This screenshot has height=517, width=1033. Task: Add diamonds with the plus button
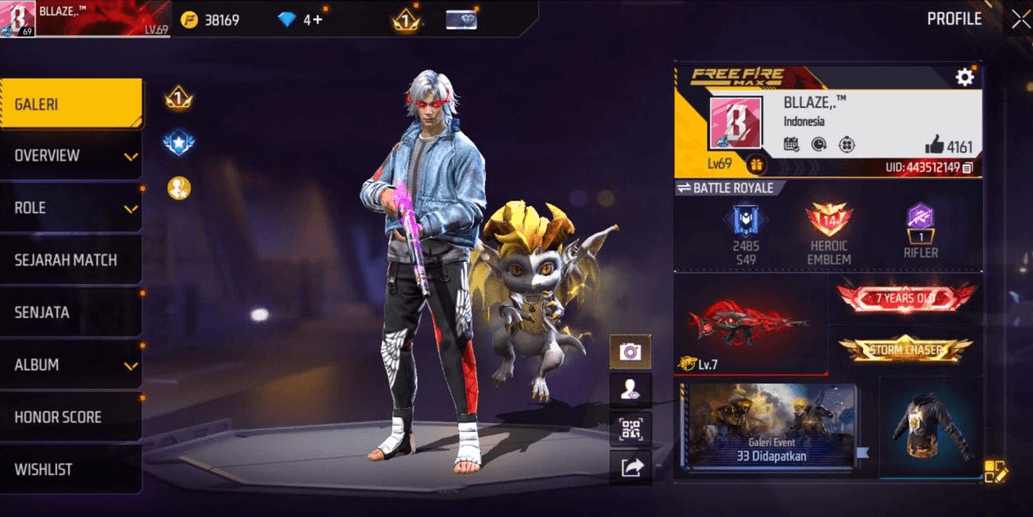coord(318,20)
